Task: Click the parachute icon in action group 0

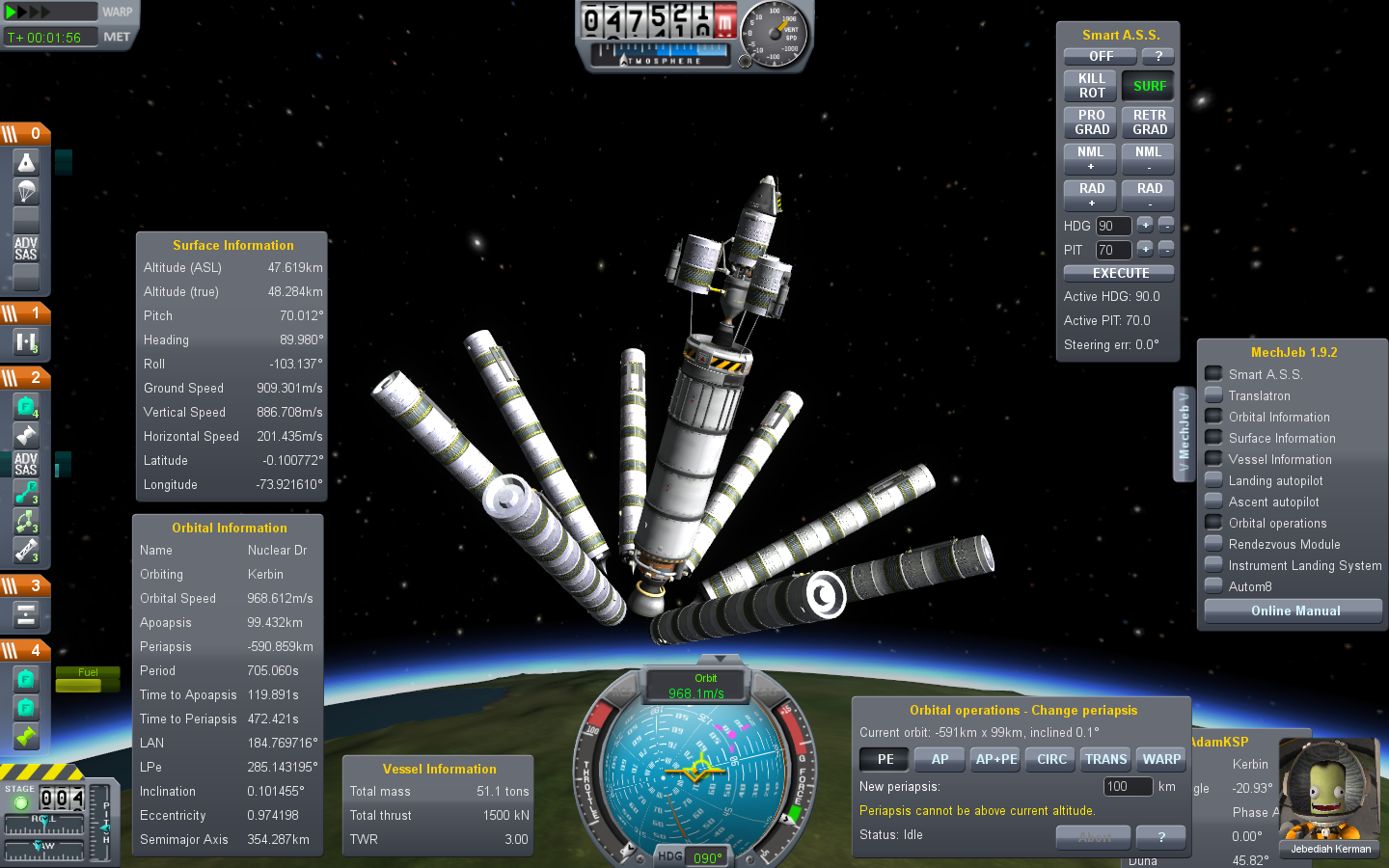Action: [26, 191]
